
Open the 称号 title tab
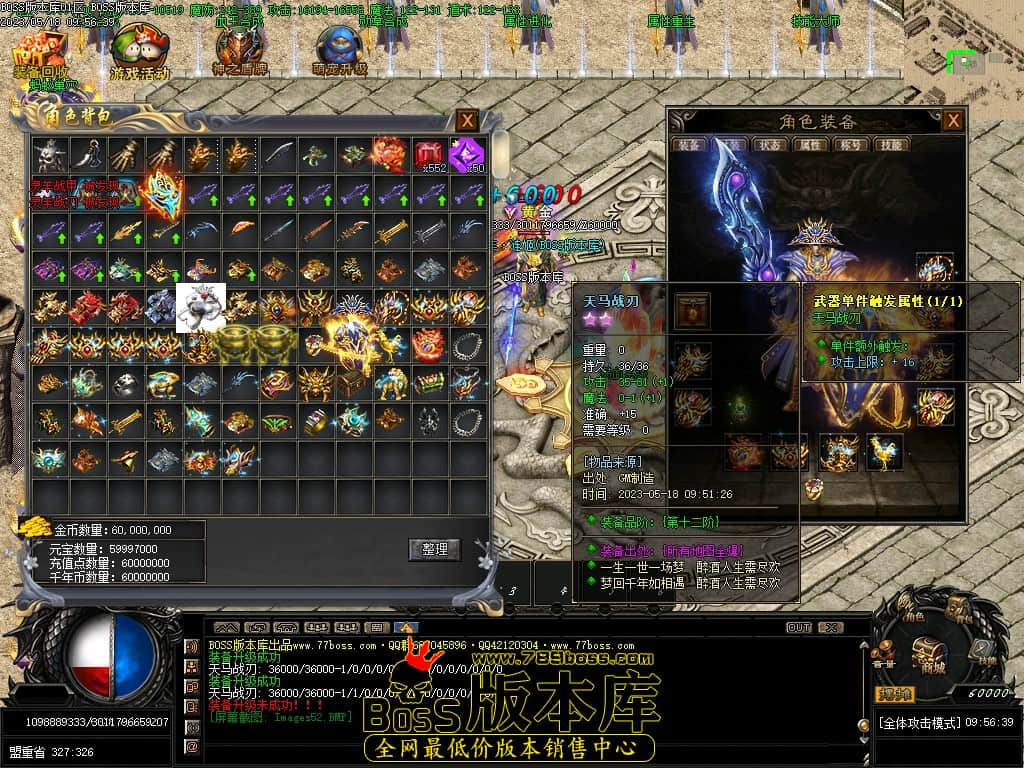click(849, 145)
